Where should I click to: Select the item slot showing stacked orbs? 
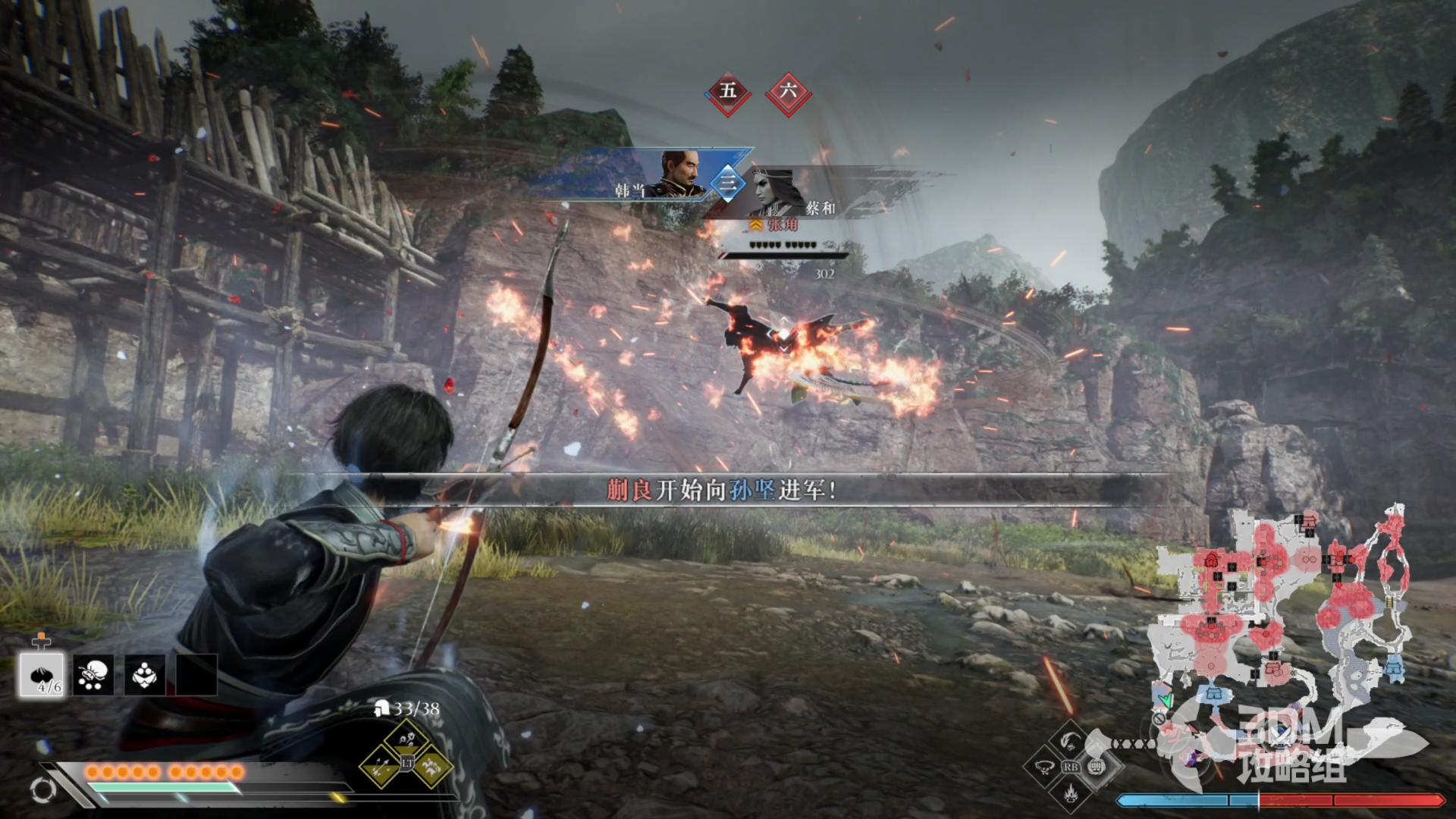tap(145, 674)
